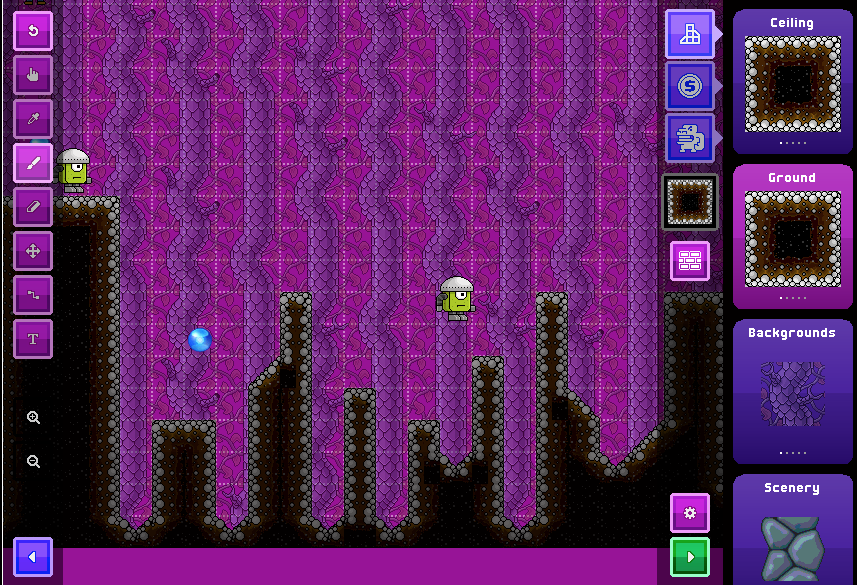Zoom in with the magnifier plus
Viewport: 857px width, 585px height.
[x=34, y=418]
